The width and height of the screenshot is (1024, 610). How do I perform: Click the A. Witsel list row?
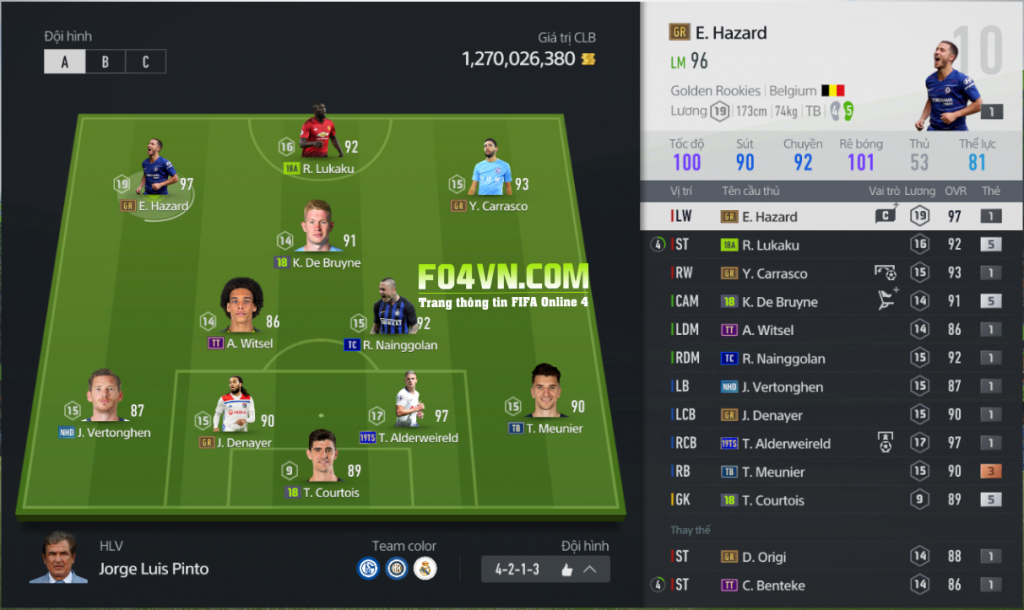(832, 330)
